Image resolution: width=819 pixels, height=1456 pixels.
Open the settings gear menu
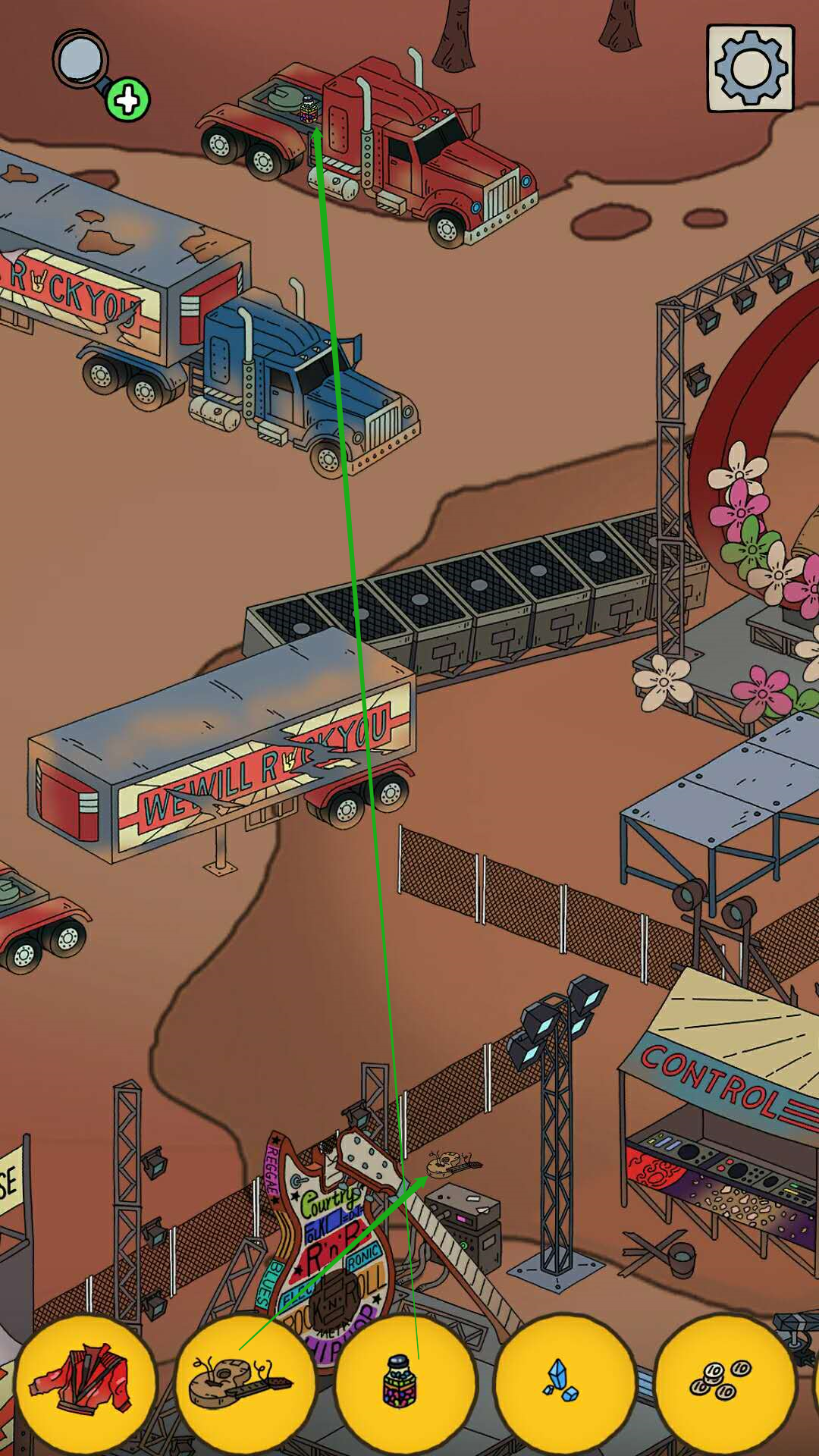[750, 68]
